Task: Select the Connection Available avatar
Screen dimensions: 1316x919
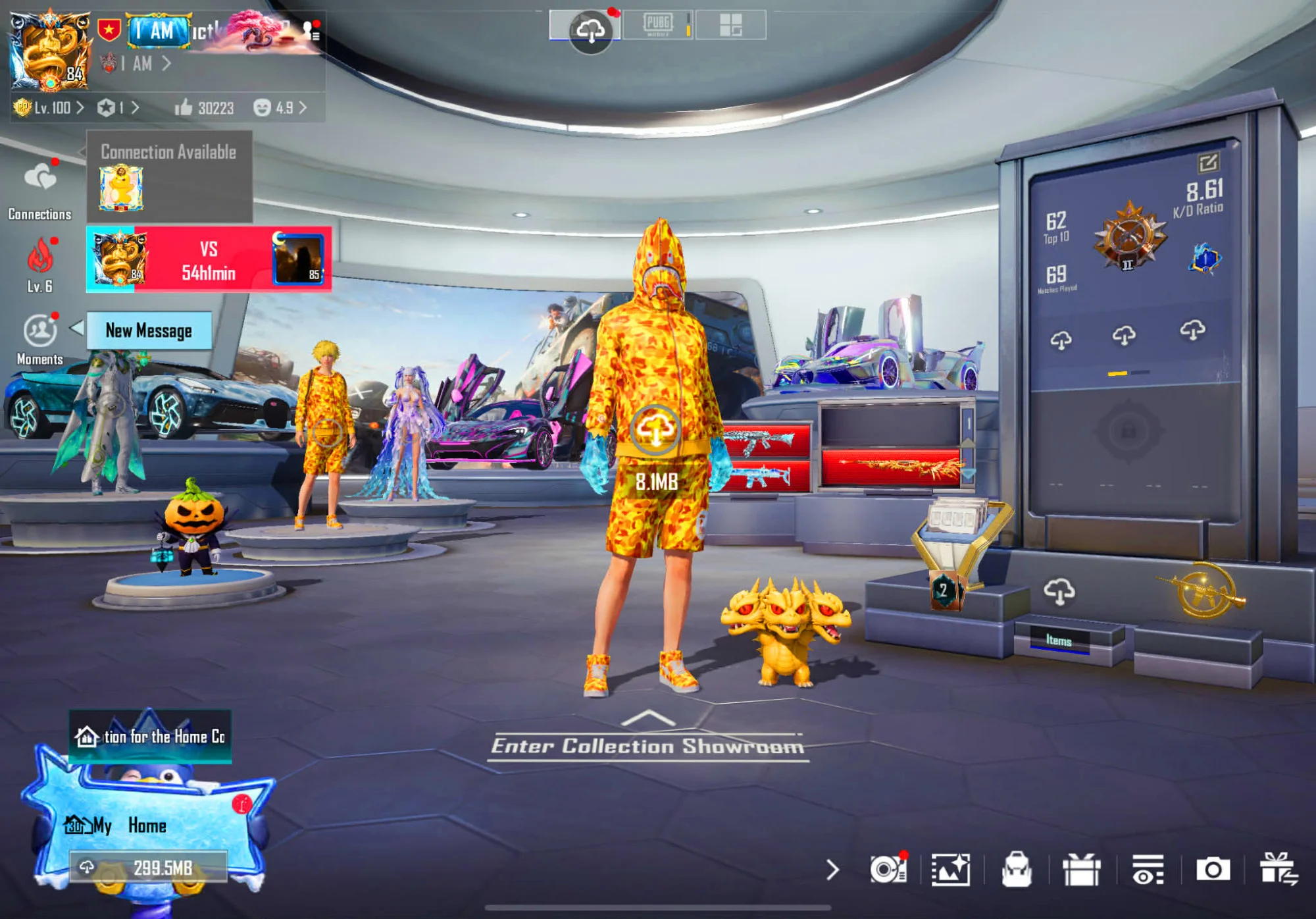Action: 121,188
